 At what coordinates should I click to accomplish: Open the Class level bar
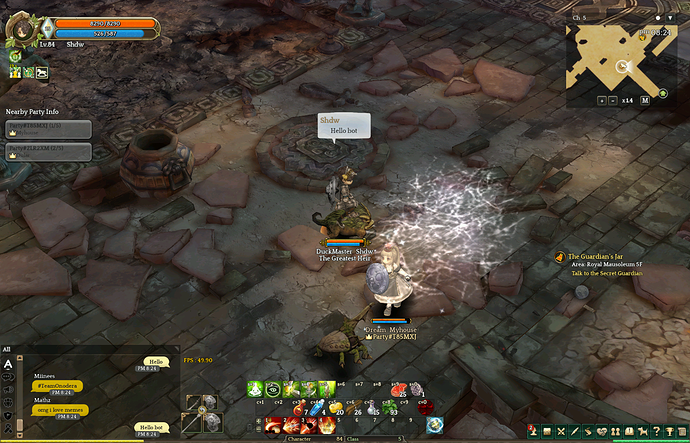pos(388,438)
